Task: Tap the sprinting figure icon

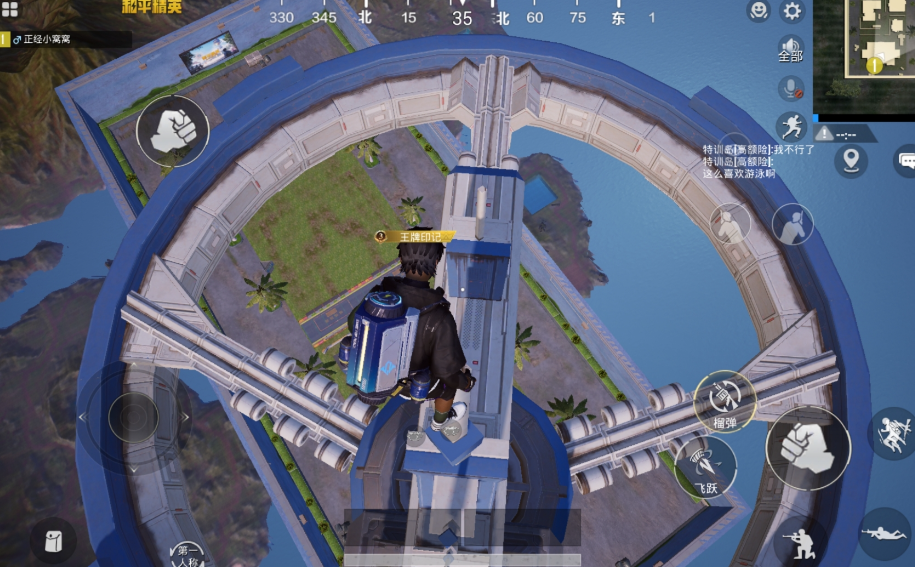Action: point(791,126)
